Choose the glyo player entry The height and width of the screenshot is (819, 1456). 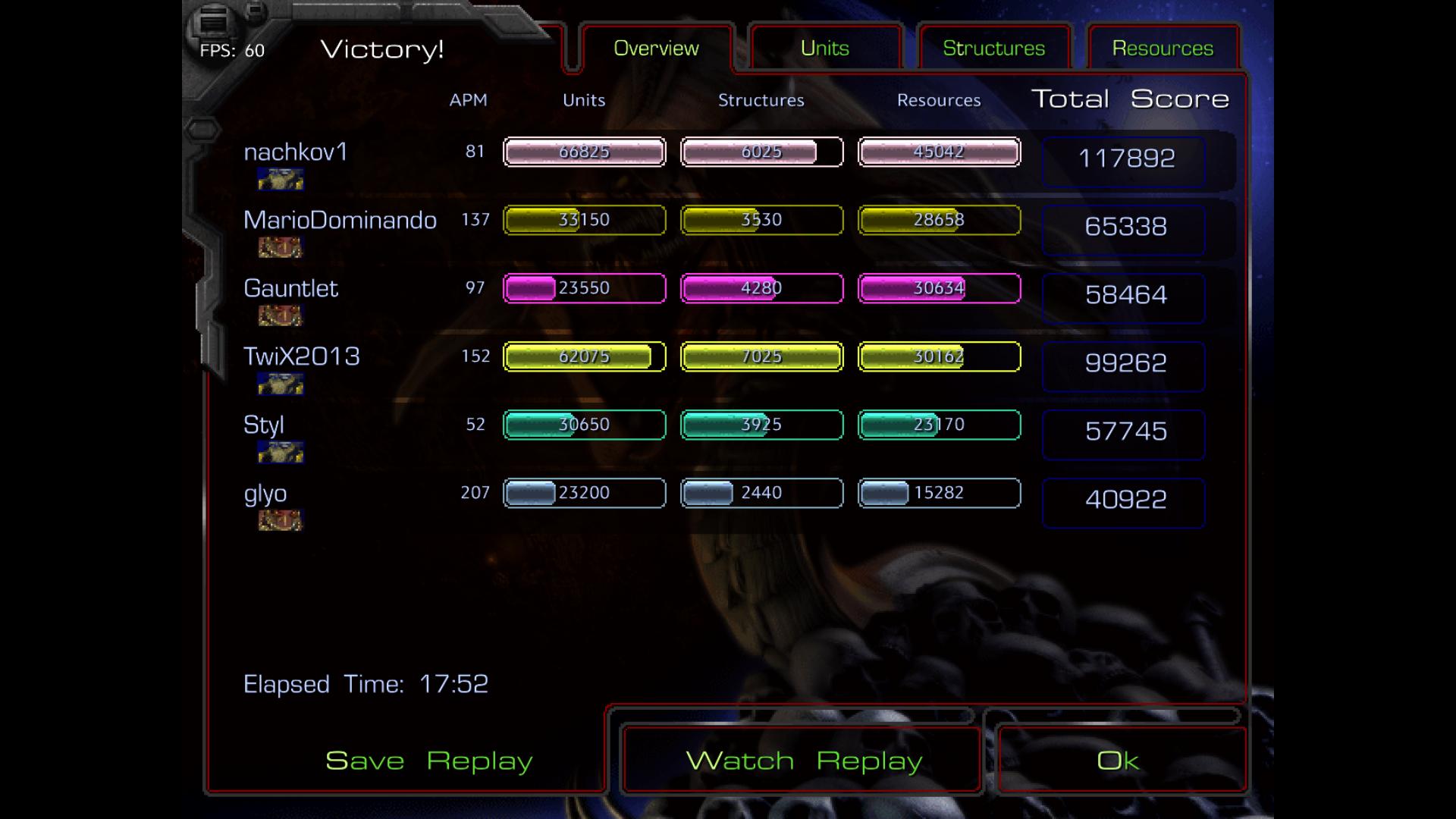tap(265, 494)
